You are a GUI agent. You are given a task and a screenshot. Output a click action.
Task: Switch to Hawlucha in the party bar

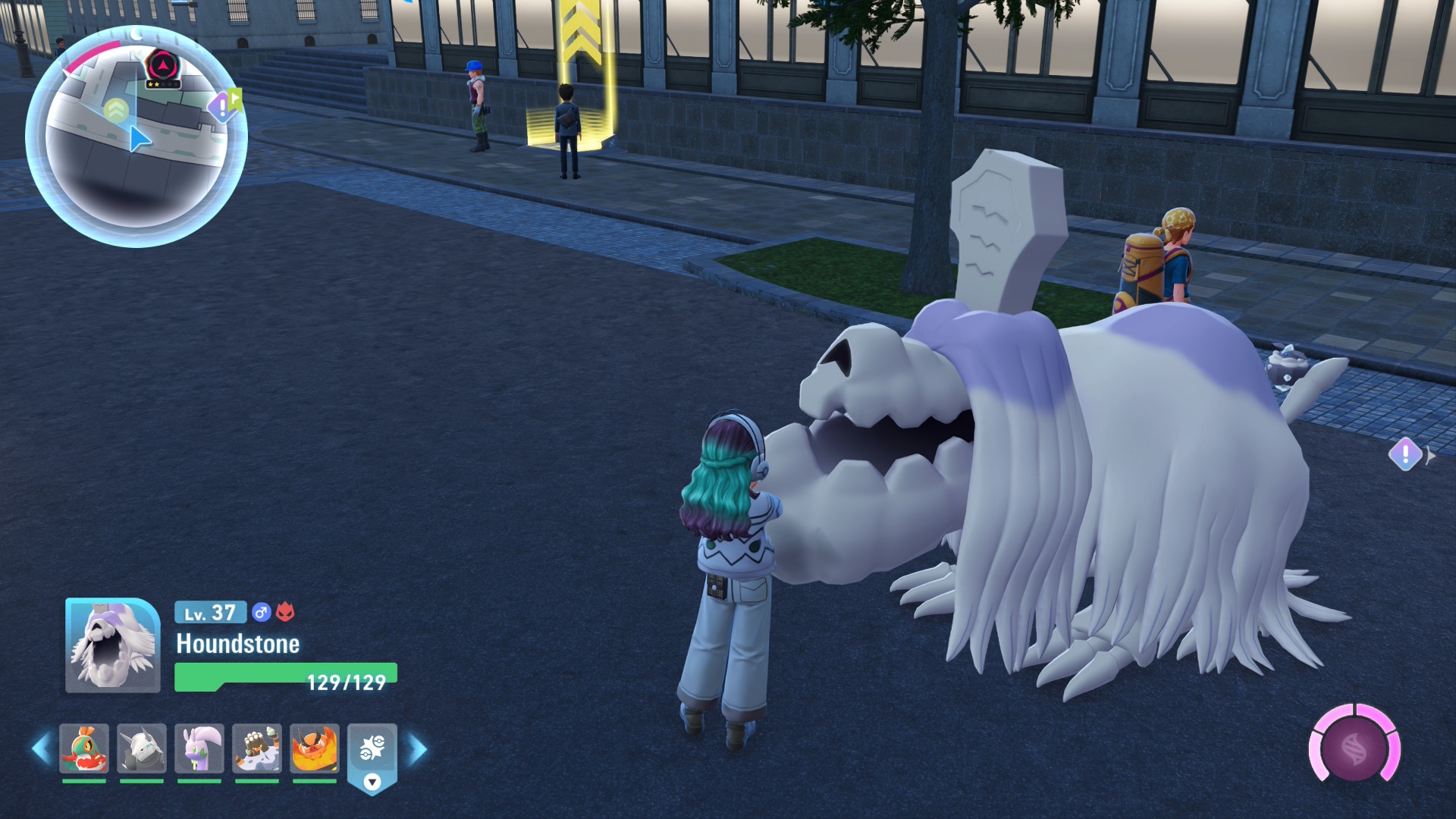(x=84, y=749)
